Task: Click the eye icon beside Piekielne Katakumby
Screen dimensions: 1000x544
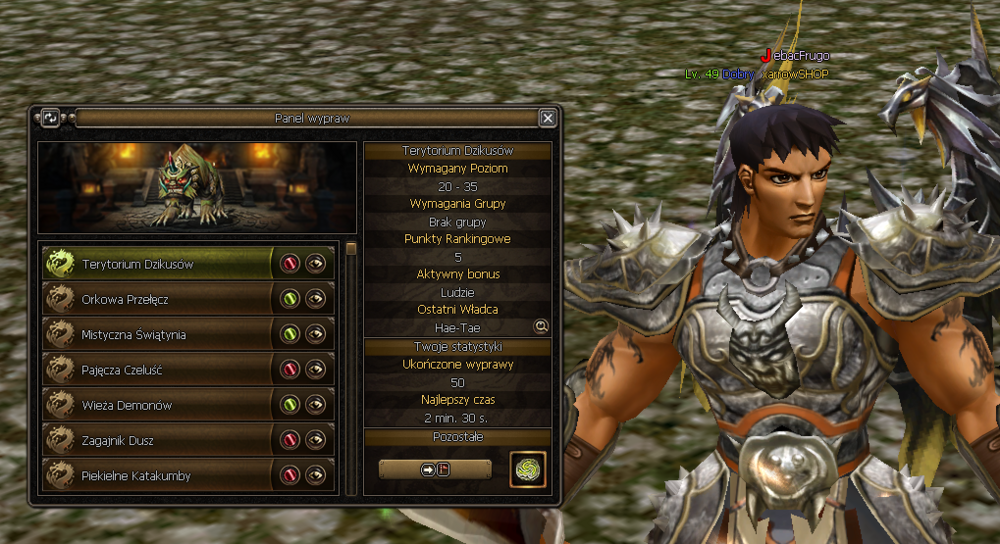Action: 316,475
